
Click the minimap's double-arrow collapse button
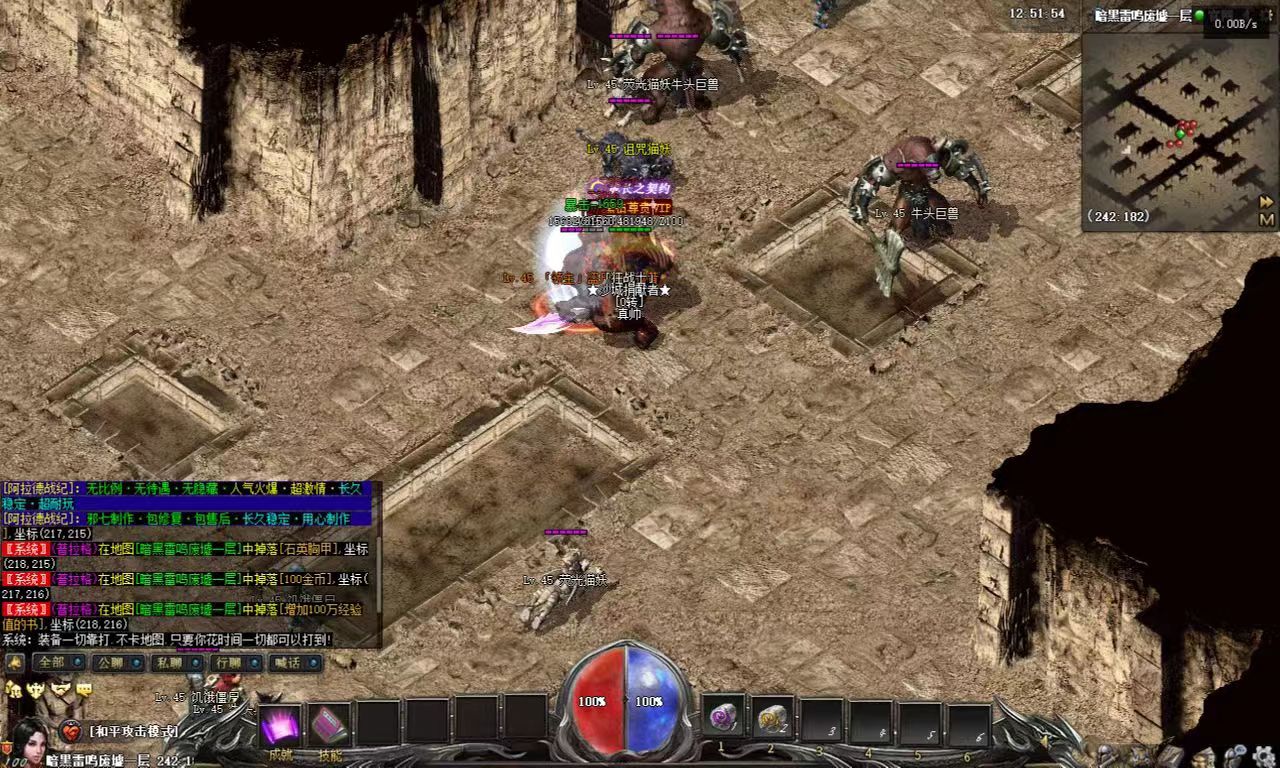pyautogui.click(x=1267, y=202)
